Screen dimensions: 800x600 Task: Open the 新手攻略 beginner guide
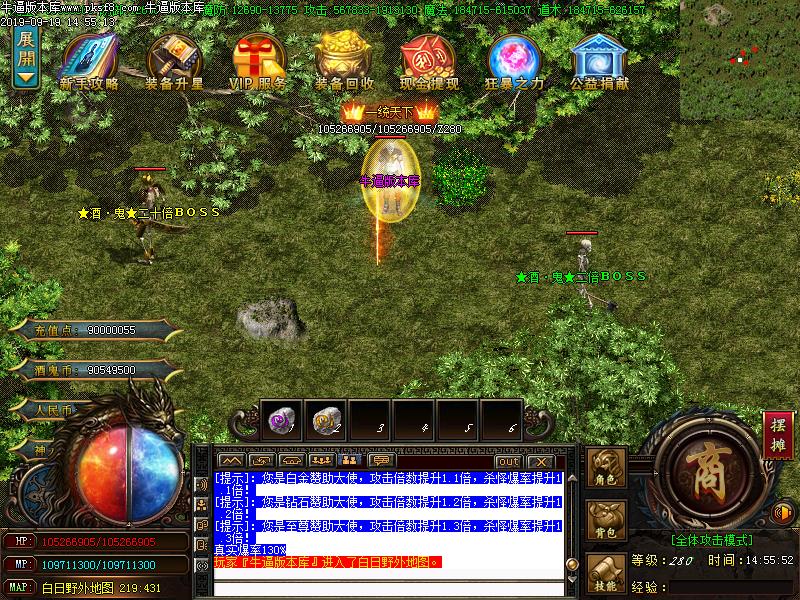click(x=89, y=63)
